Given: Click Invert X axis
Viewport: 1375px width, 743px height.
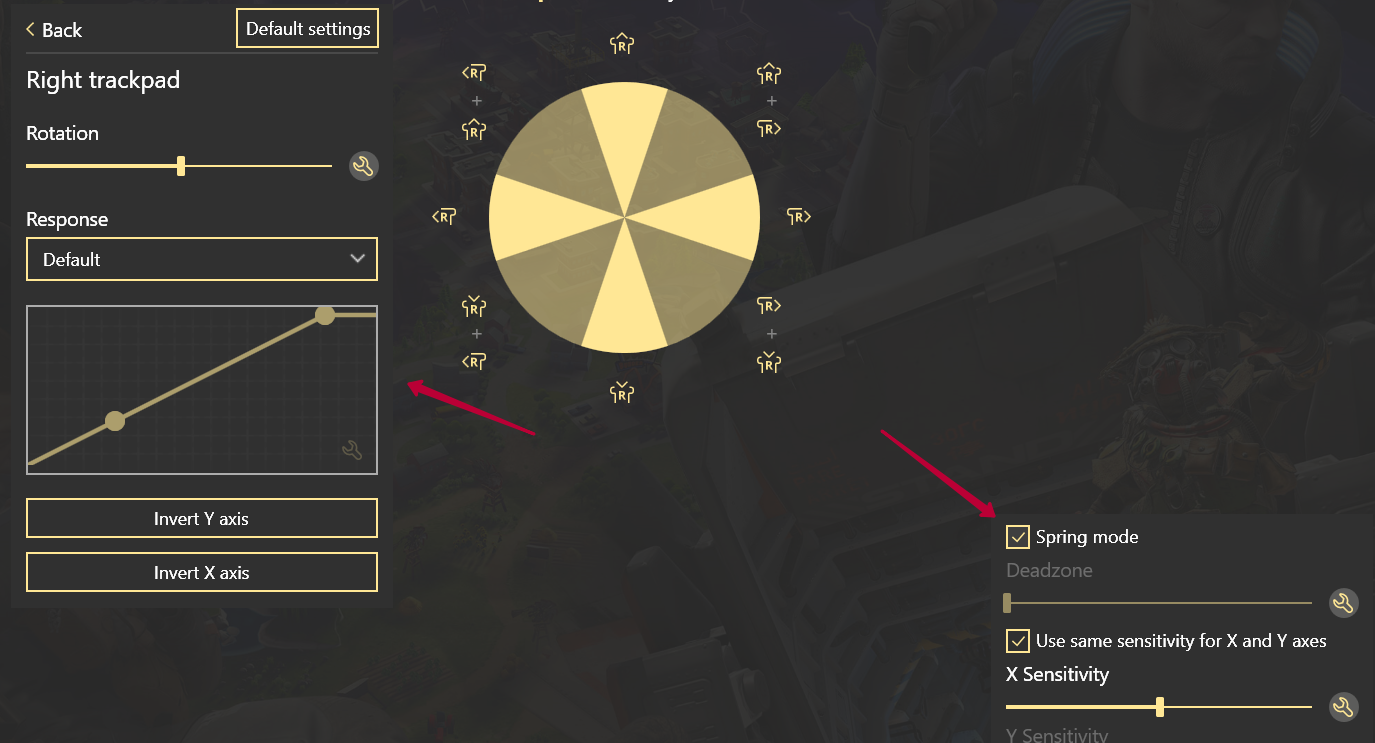Looking at the screenshot, I should 201,571.
